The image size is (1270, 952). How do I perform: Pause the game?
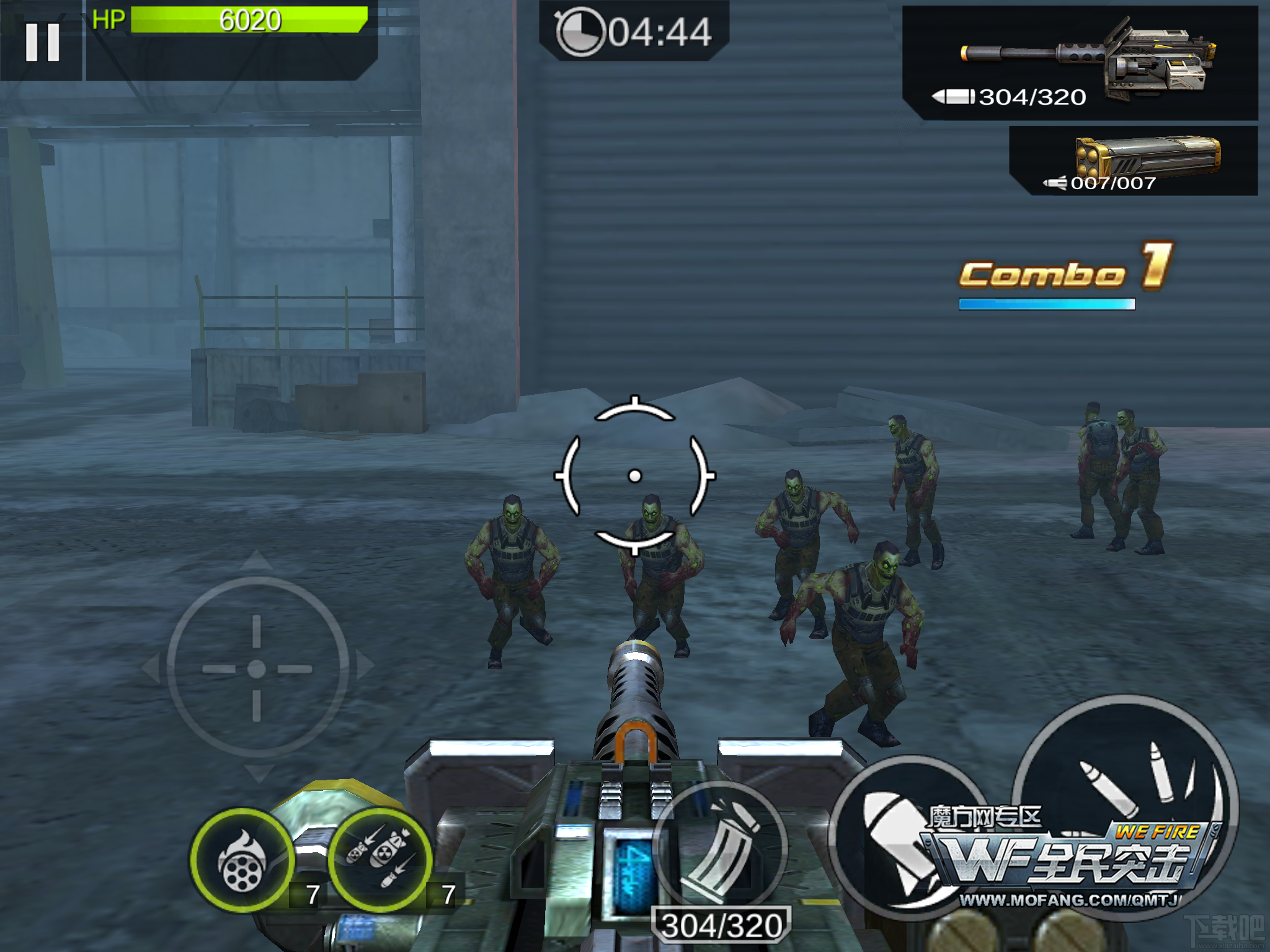click(x=42, y=42)
